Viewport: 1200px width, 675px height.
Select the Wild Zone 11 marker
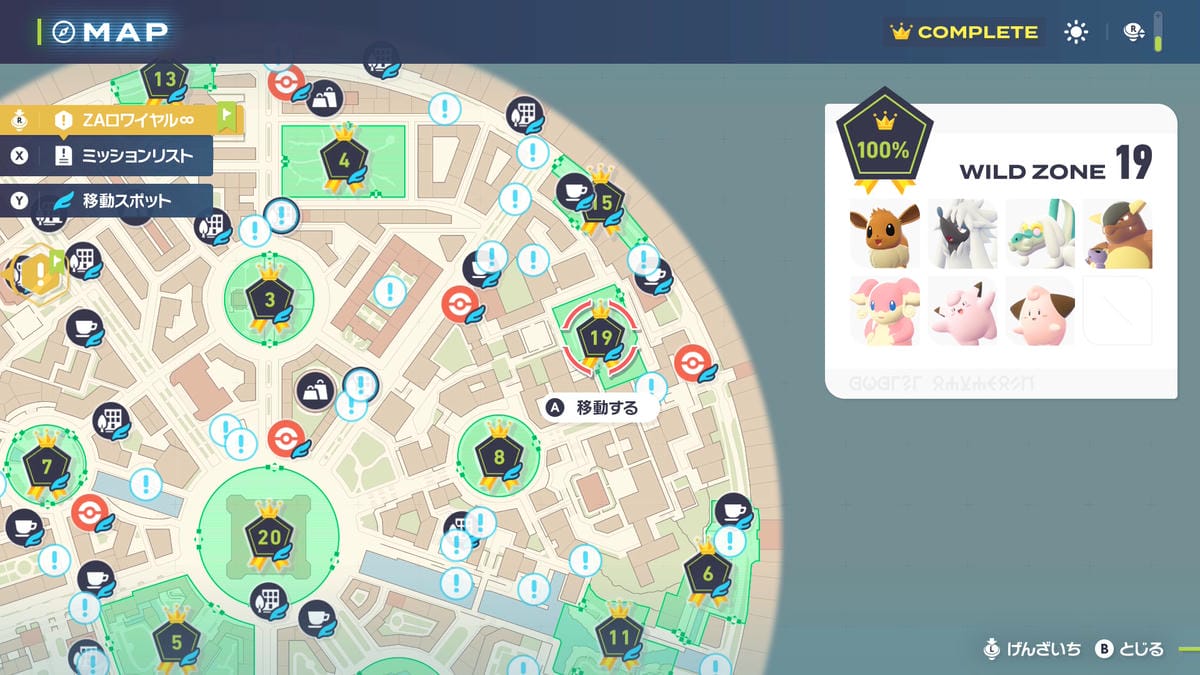[618, 636]
